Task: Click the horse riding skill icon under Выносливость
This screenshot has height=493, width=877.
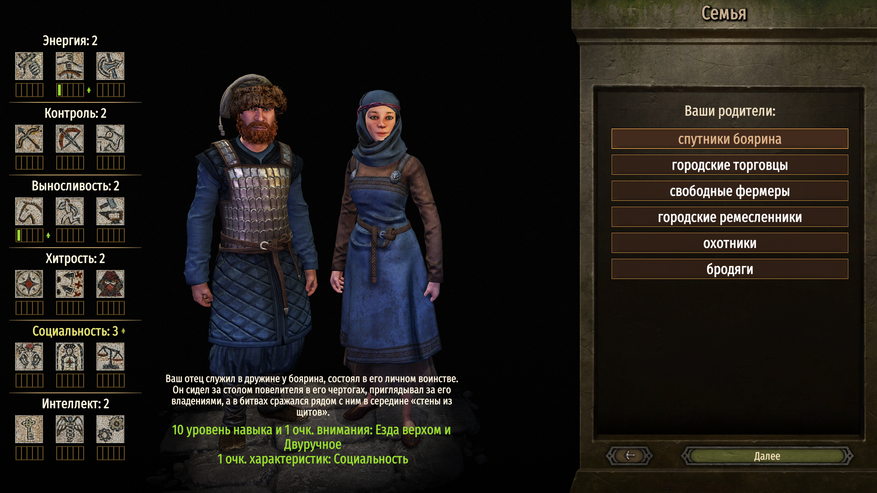Action: tap(29, 211)
